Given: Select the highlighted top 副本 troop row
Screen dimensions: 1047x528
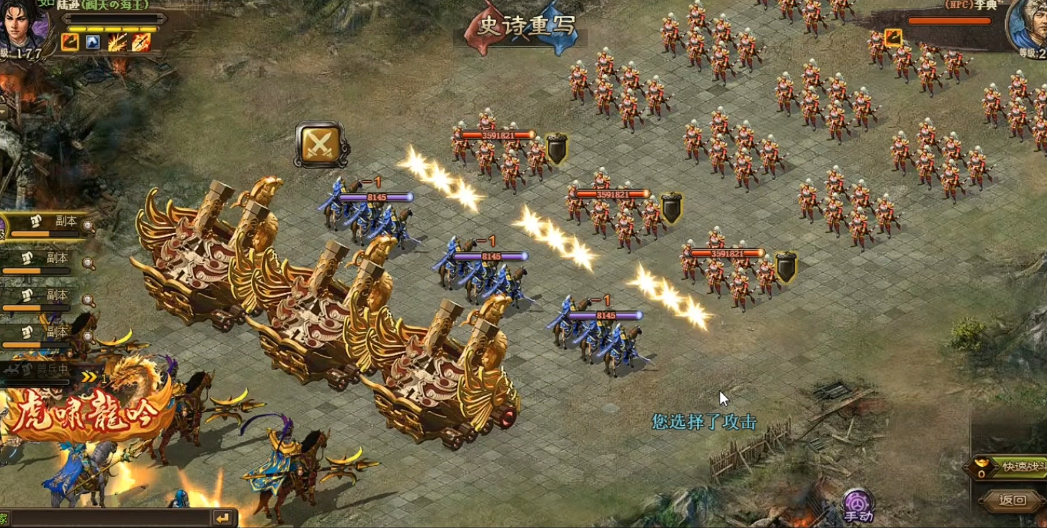Looking at the screenshot, I should point(48,224).
